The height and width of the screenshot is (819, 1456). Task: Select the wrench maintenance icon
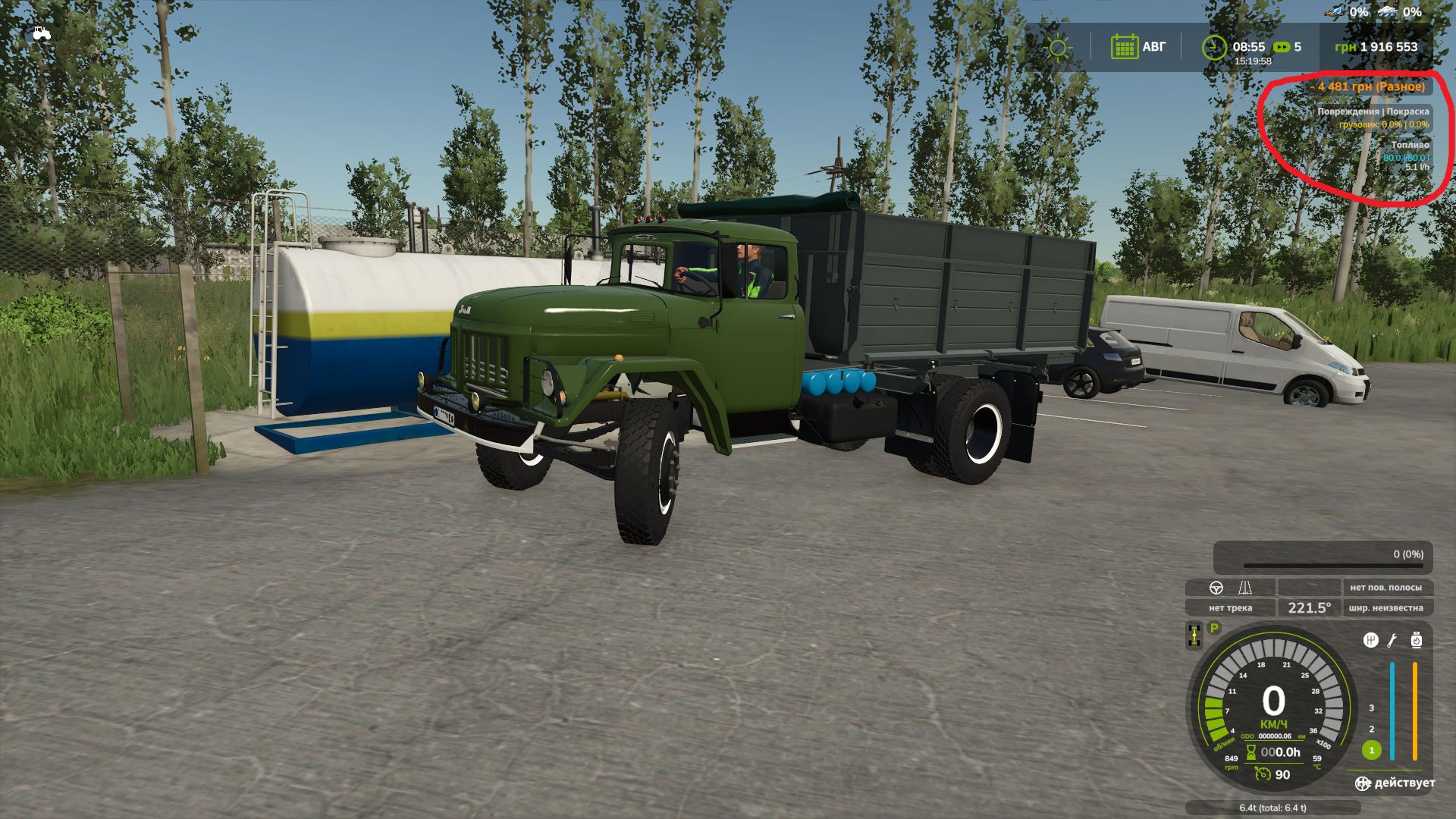1392,642
